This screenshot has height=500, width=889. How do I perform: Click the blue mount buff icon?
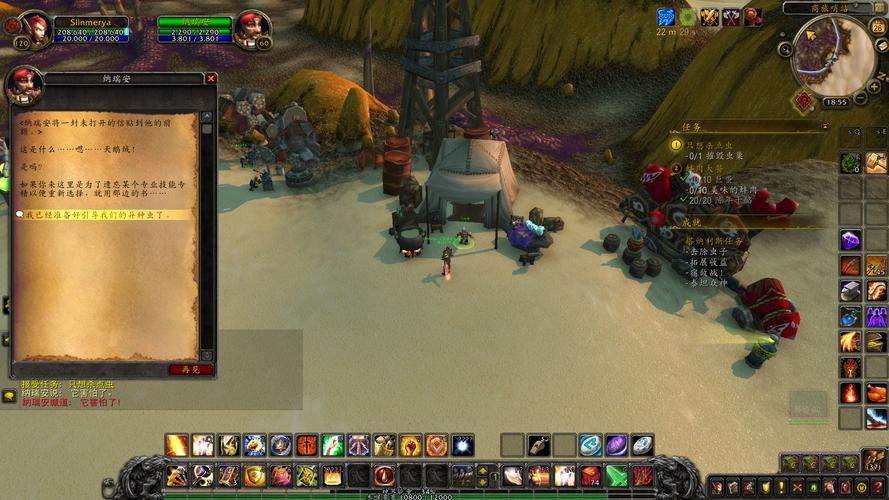(665, 17)
